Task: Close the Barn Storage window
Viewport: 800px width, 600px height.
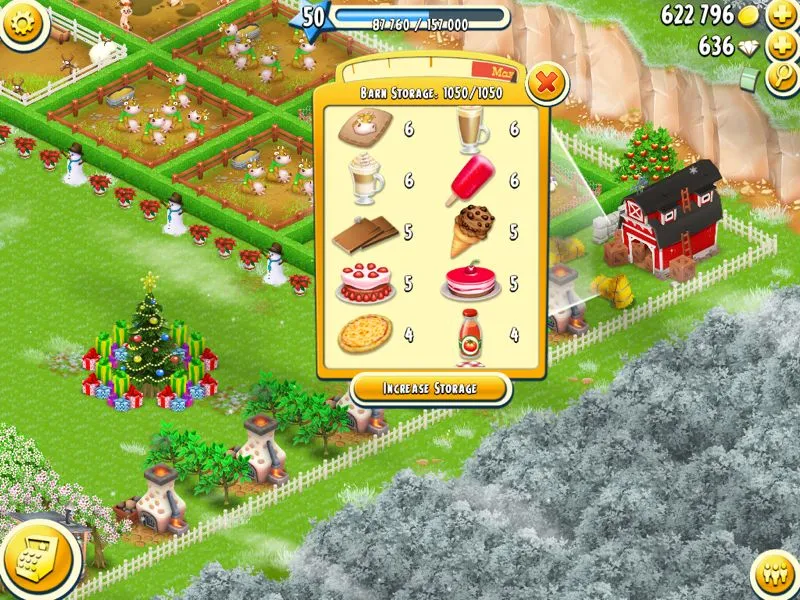Action: coord(545,84)
